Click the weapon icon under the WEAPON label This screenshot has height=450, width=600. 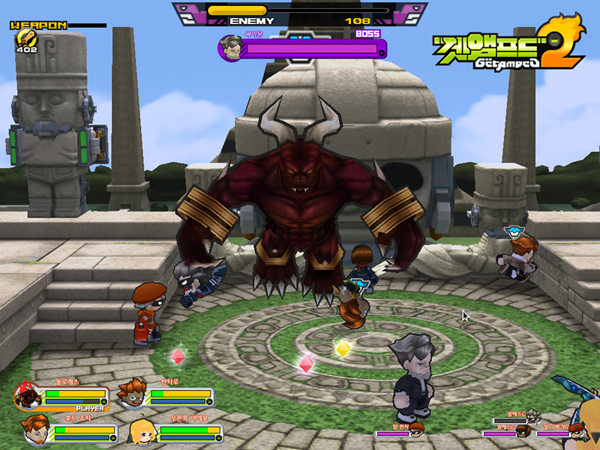[24, 38]
